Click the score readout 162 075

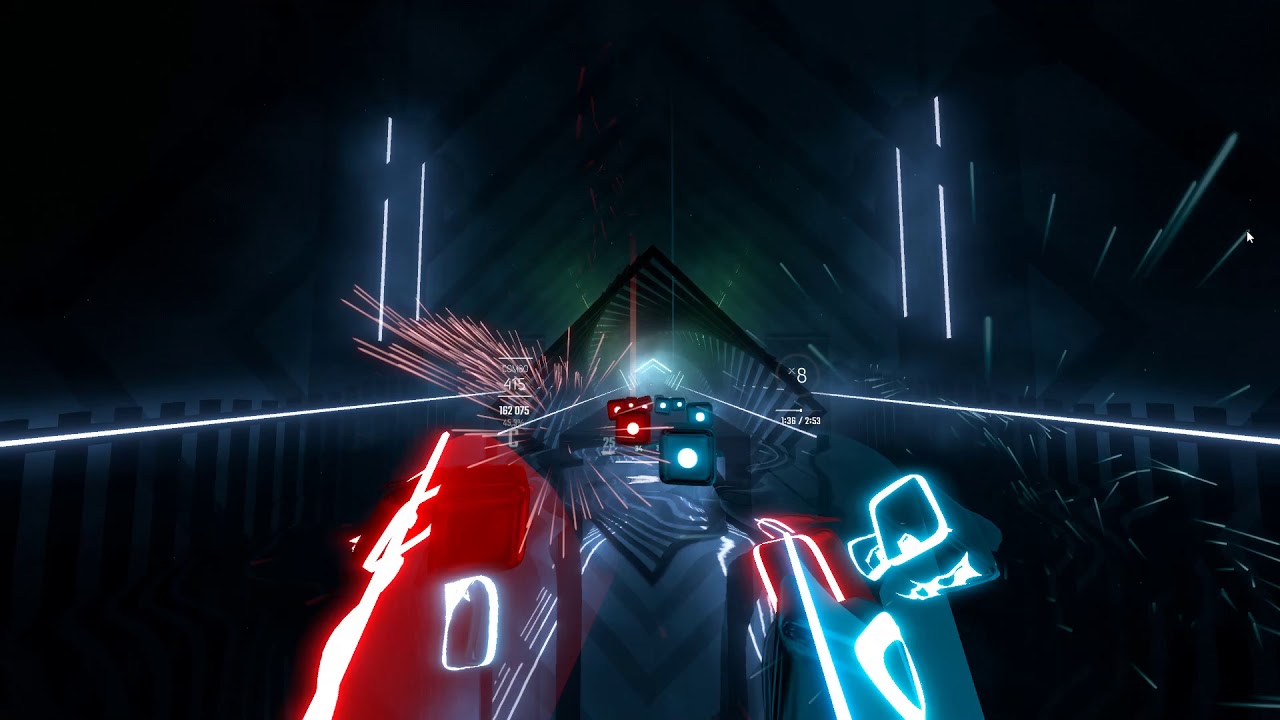pos(512,409)
